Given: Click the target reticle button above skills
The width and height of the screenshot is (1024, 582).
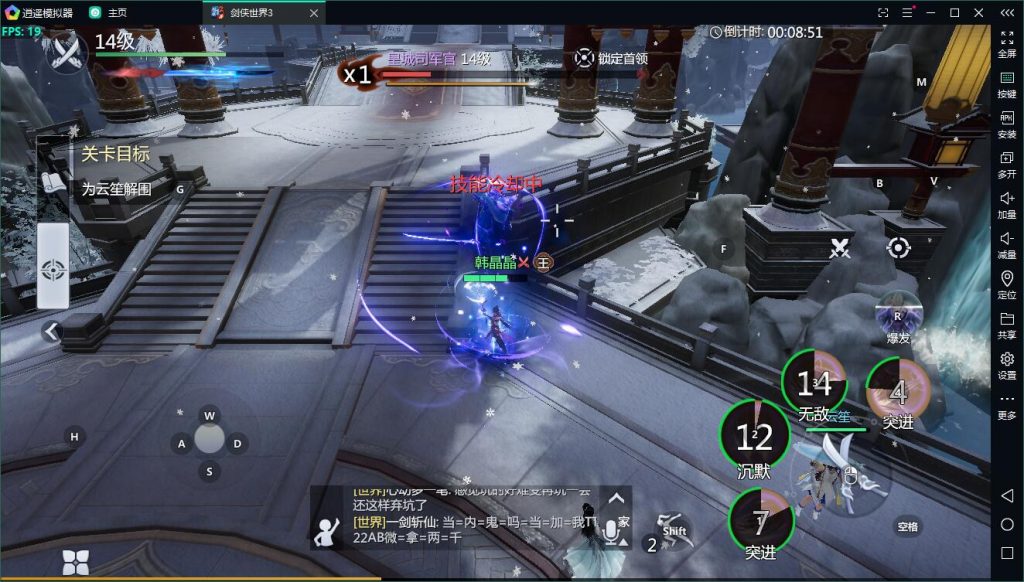Looking at the screenshot, I should coord(898,248).
